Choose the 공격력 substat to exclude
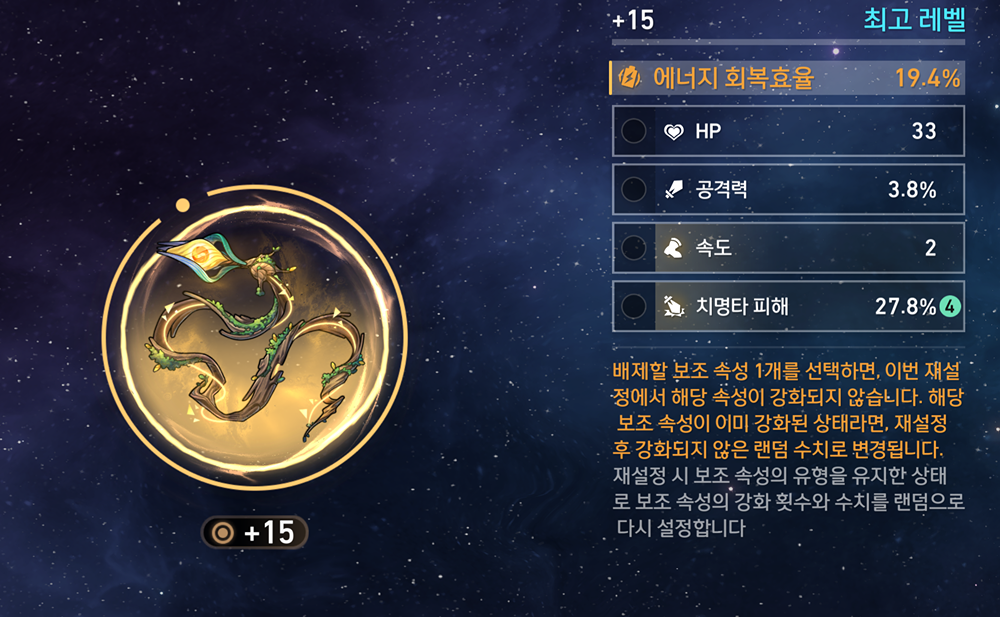 click(x=633, y=189)
